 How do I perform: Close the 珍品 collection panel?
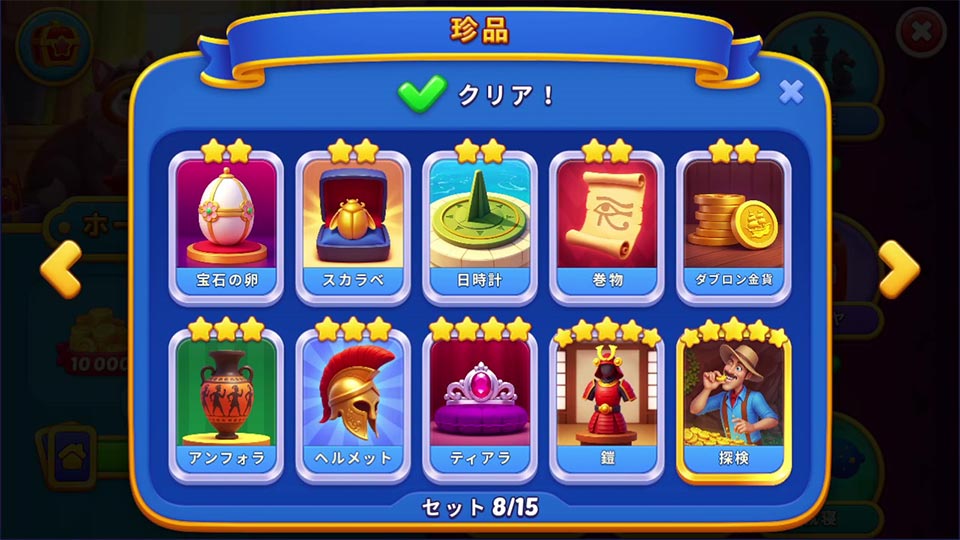pos(790,93)
